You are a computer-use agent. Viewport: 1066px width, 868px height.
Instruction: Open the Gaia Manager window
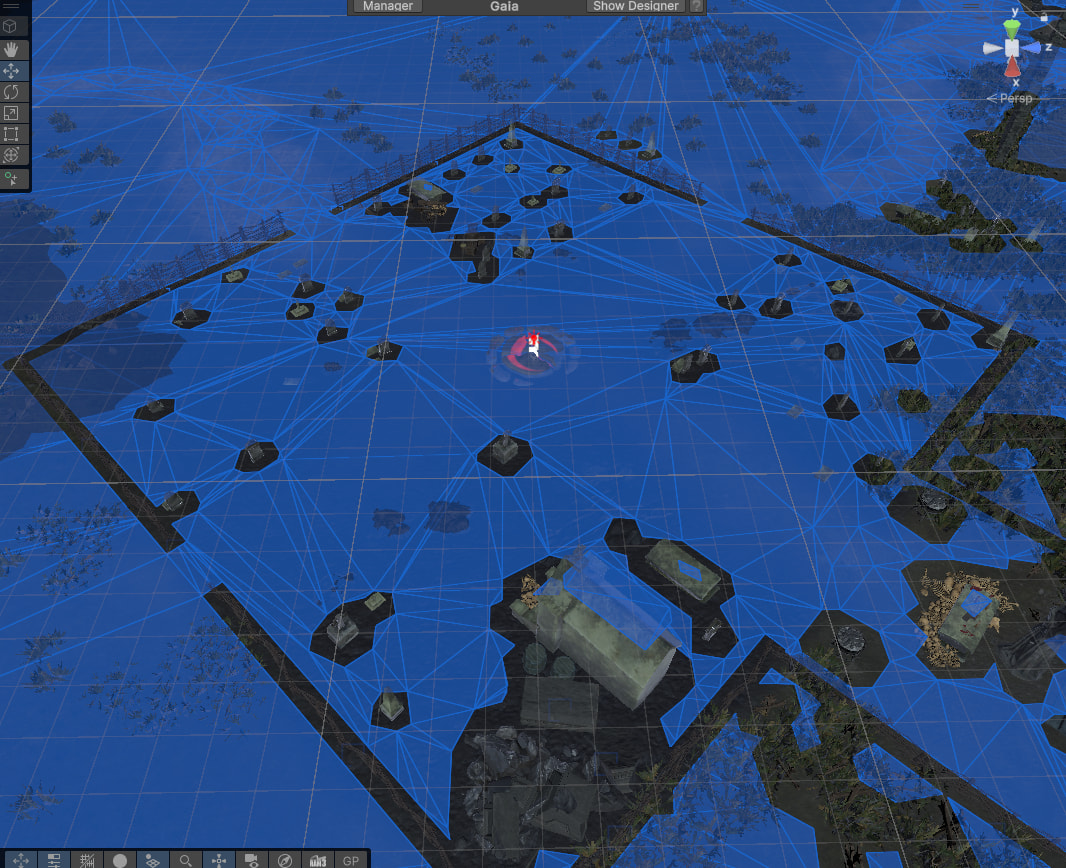[388, 6]
